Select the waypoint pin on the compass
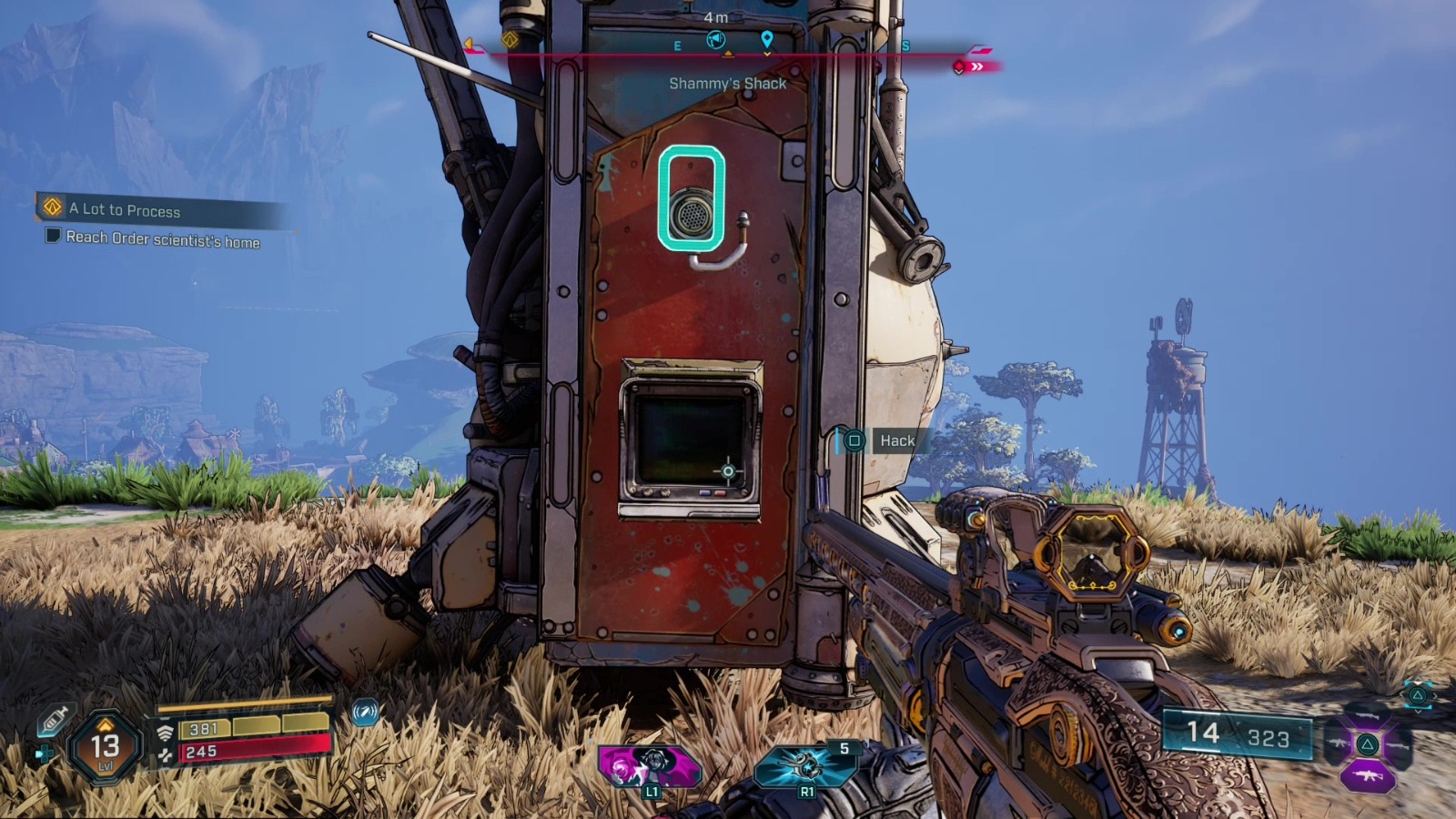The height and width of the screenshot is (819, 1456). click(x=767, y=40)
